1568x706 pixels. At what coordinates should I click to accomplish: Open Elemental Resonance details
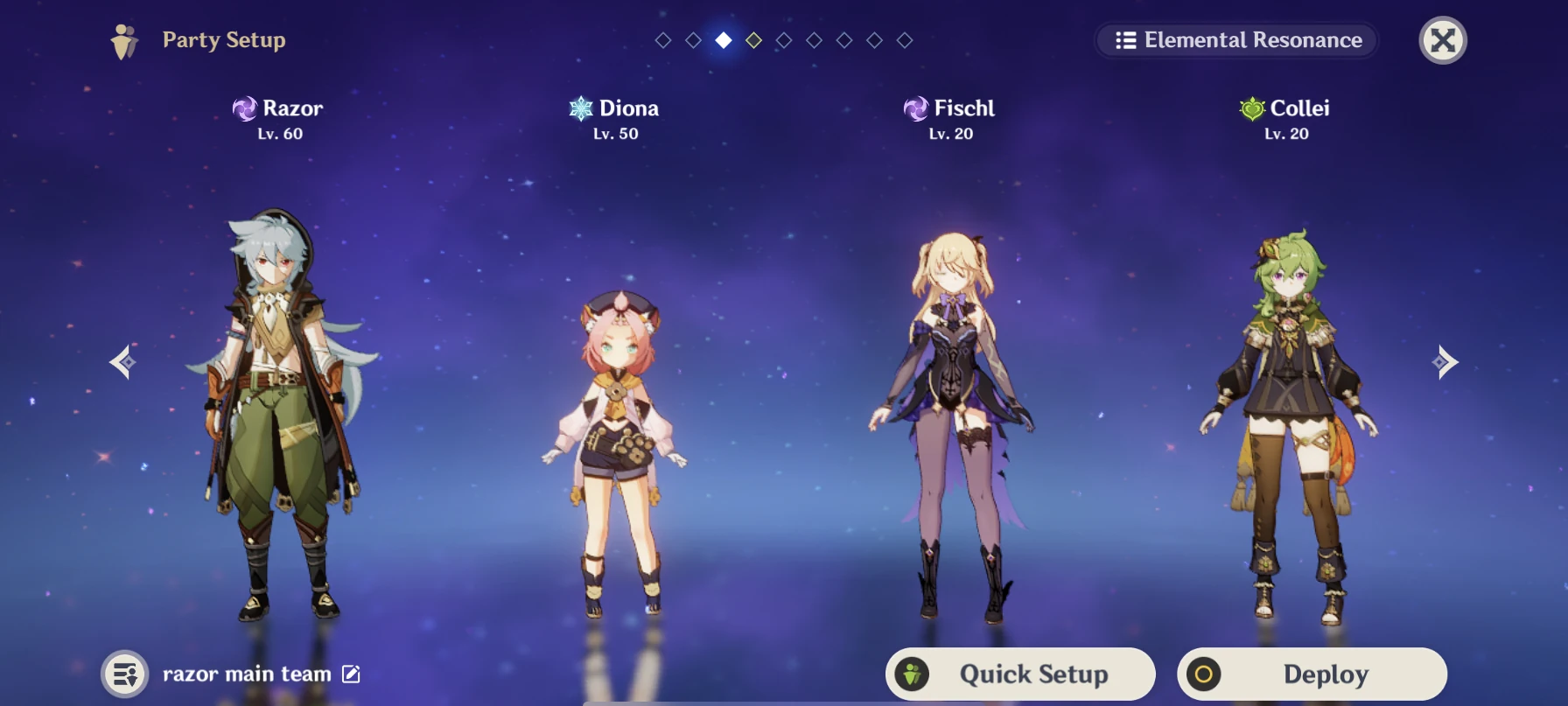tap(1236, 40)
